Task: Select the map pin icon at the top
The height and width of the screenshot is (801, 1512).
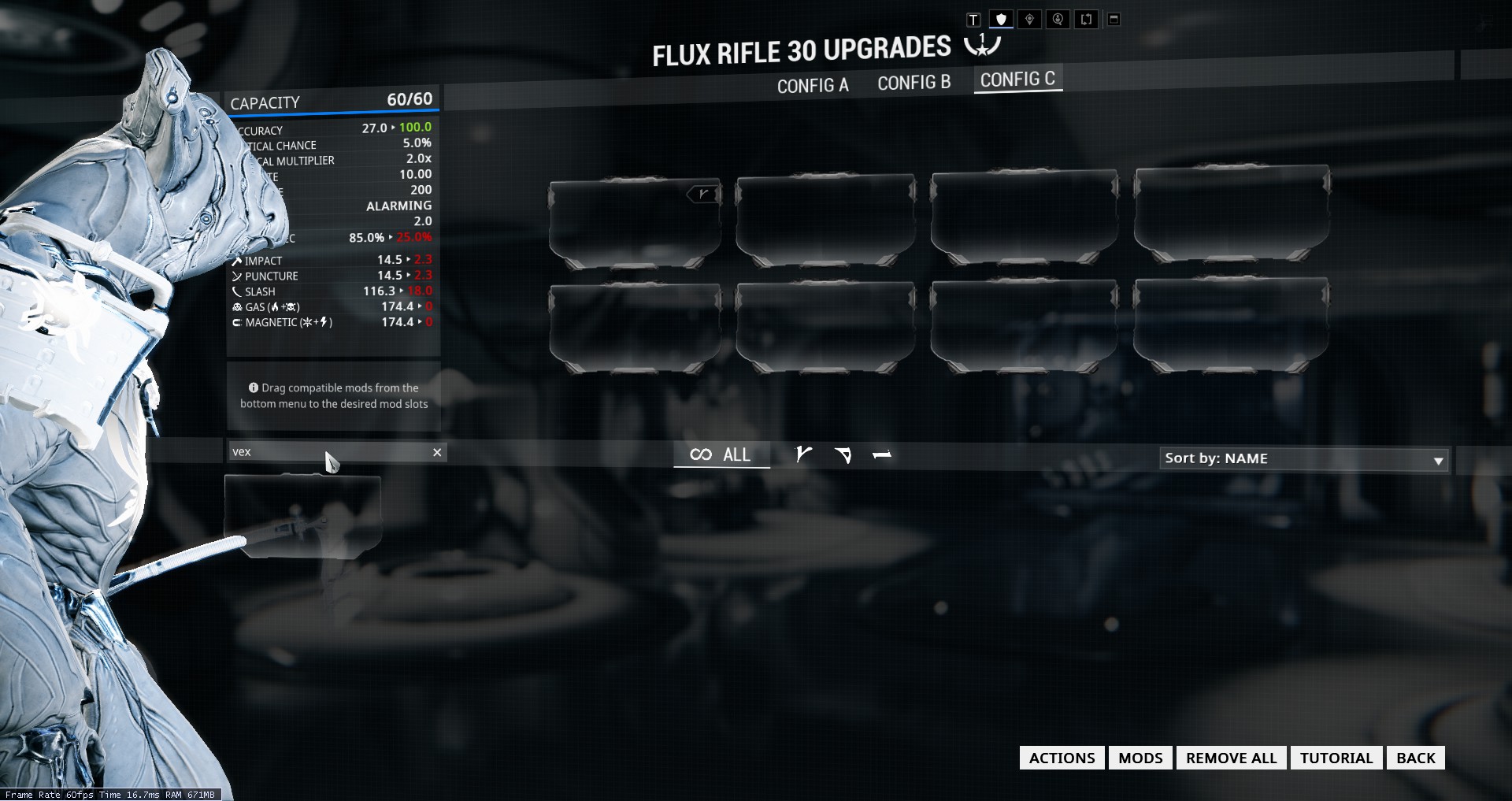Action: [x=1029, y=20]
